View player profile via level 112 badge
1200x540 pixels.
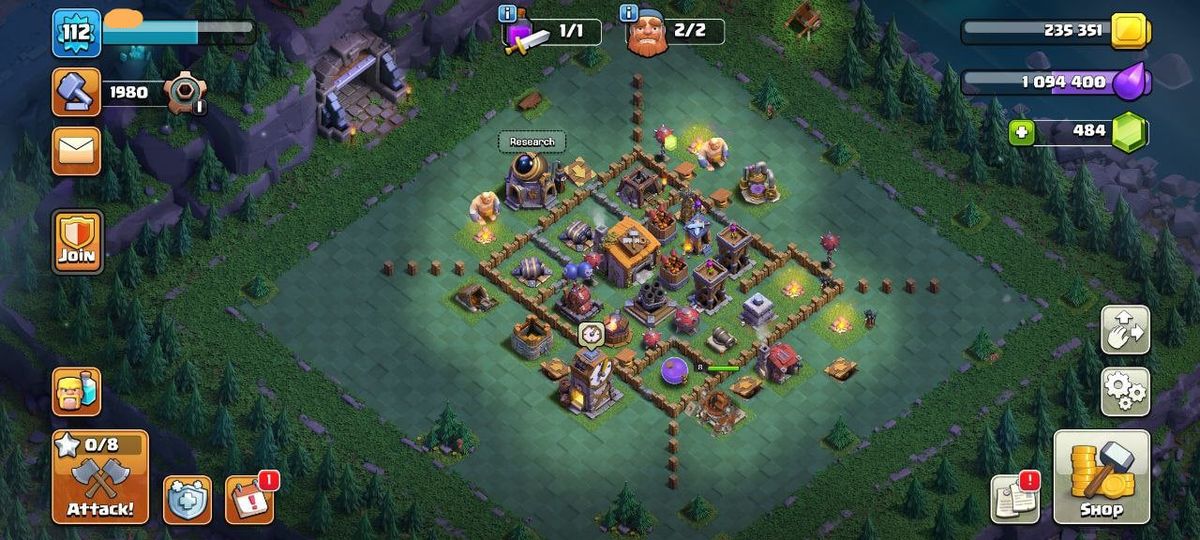76,32
